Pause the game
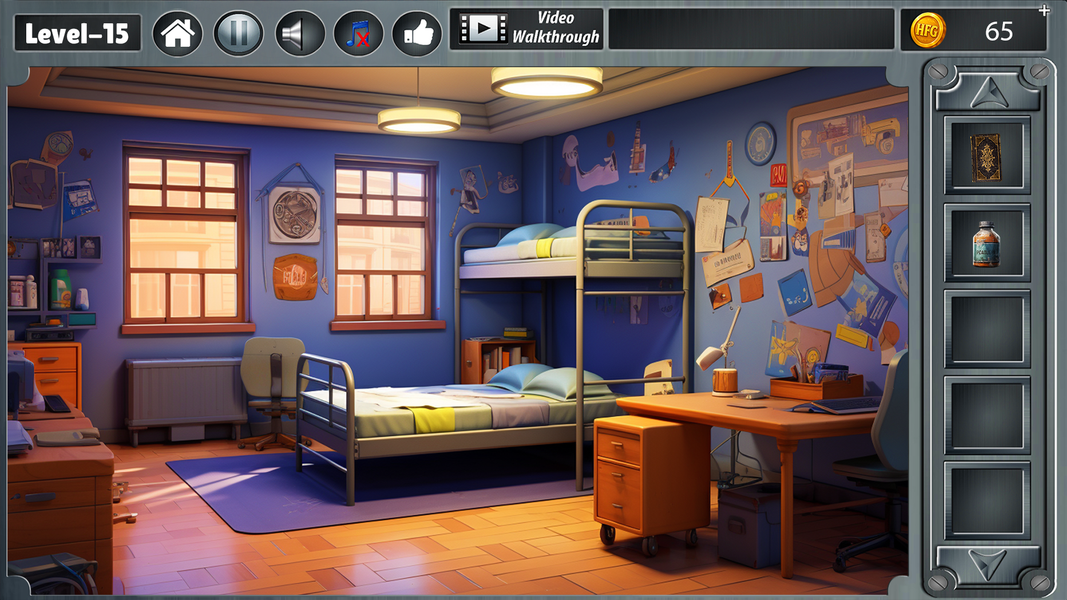1067x600 pixels. [238, 33]
